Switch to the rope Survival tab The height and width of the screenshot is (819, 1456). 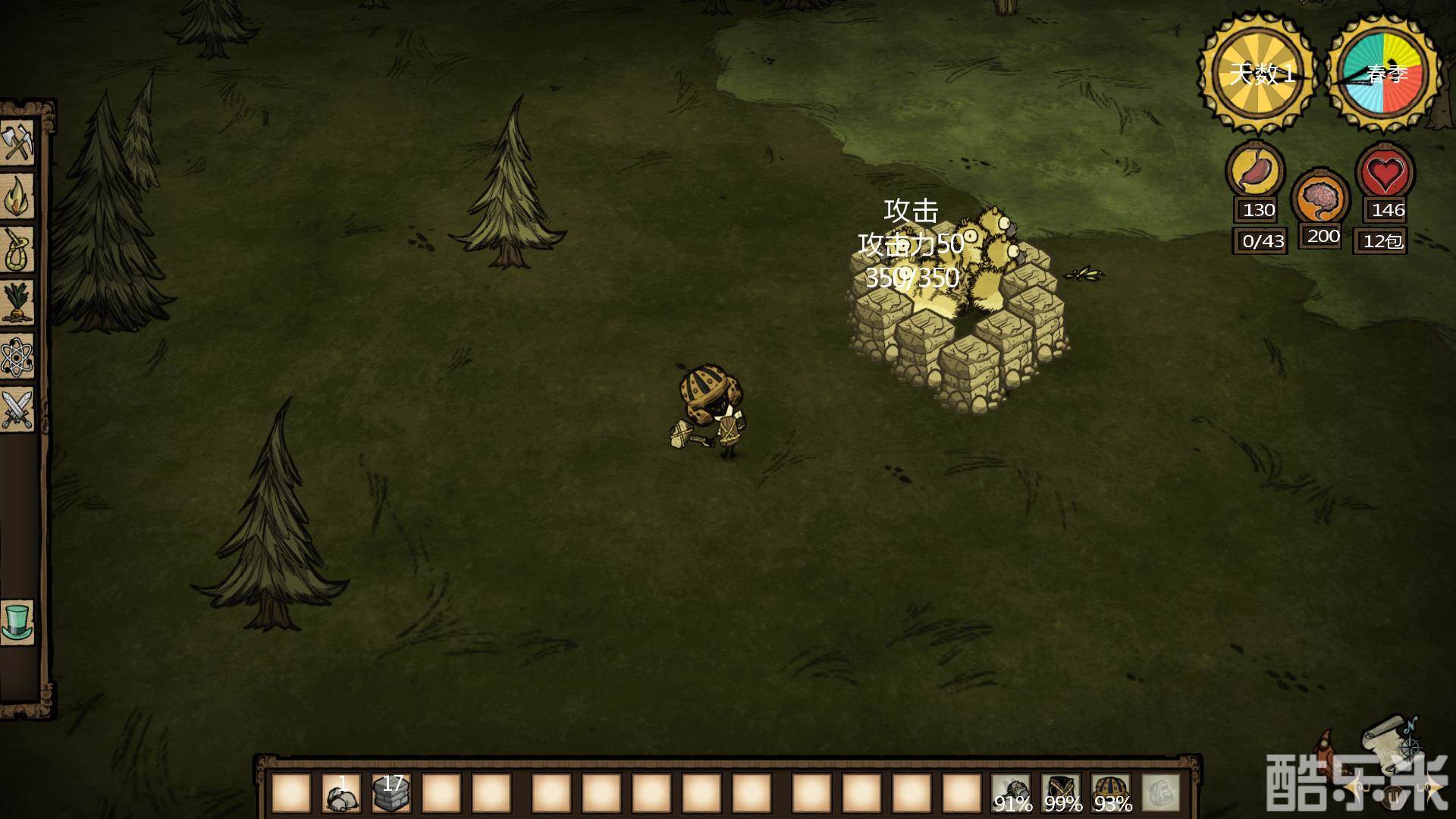18,249
